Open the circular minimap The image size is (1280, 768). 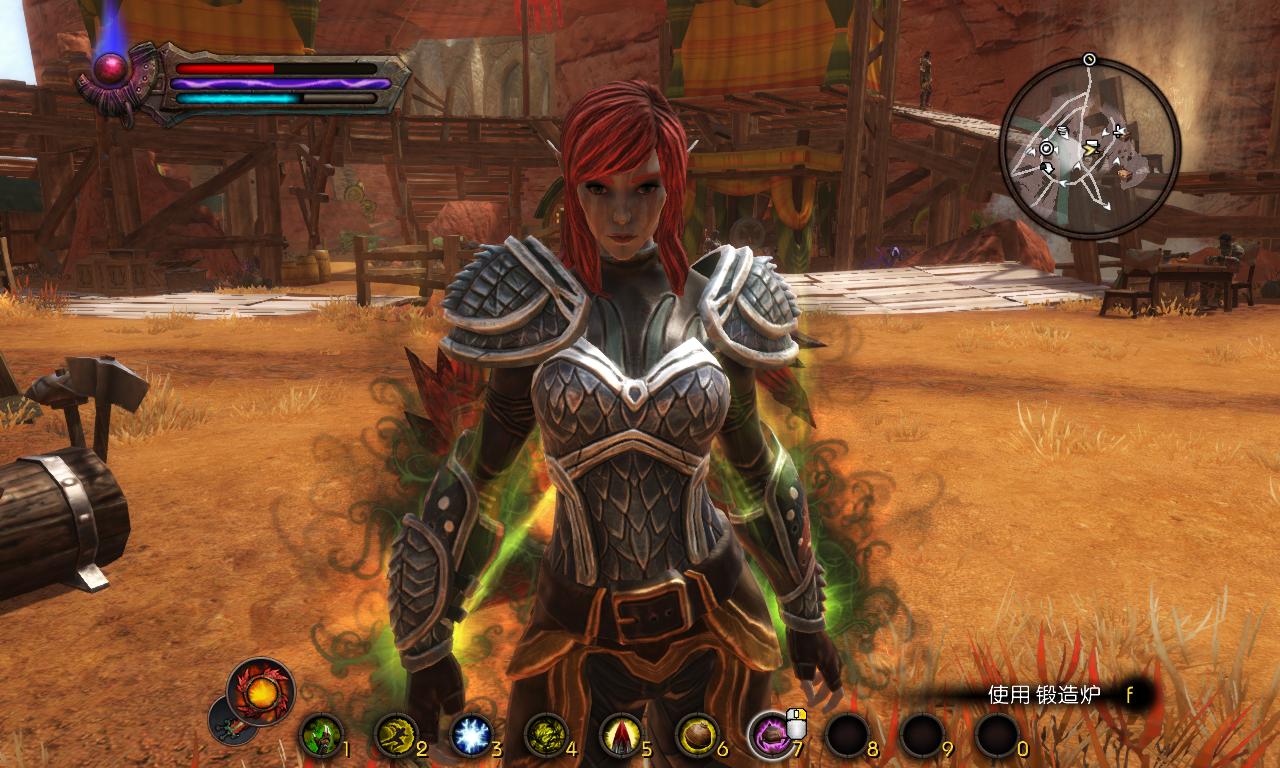point(1090,148)
